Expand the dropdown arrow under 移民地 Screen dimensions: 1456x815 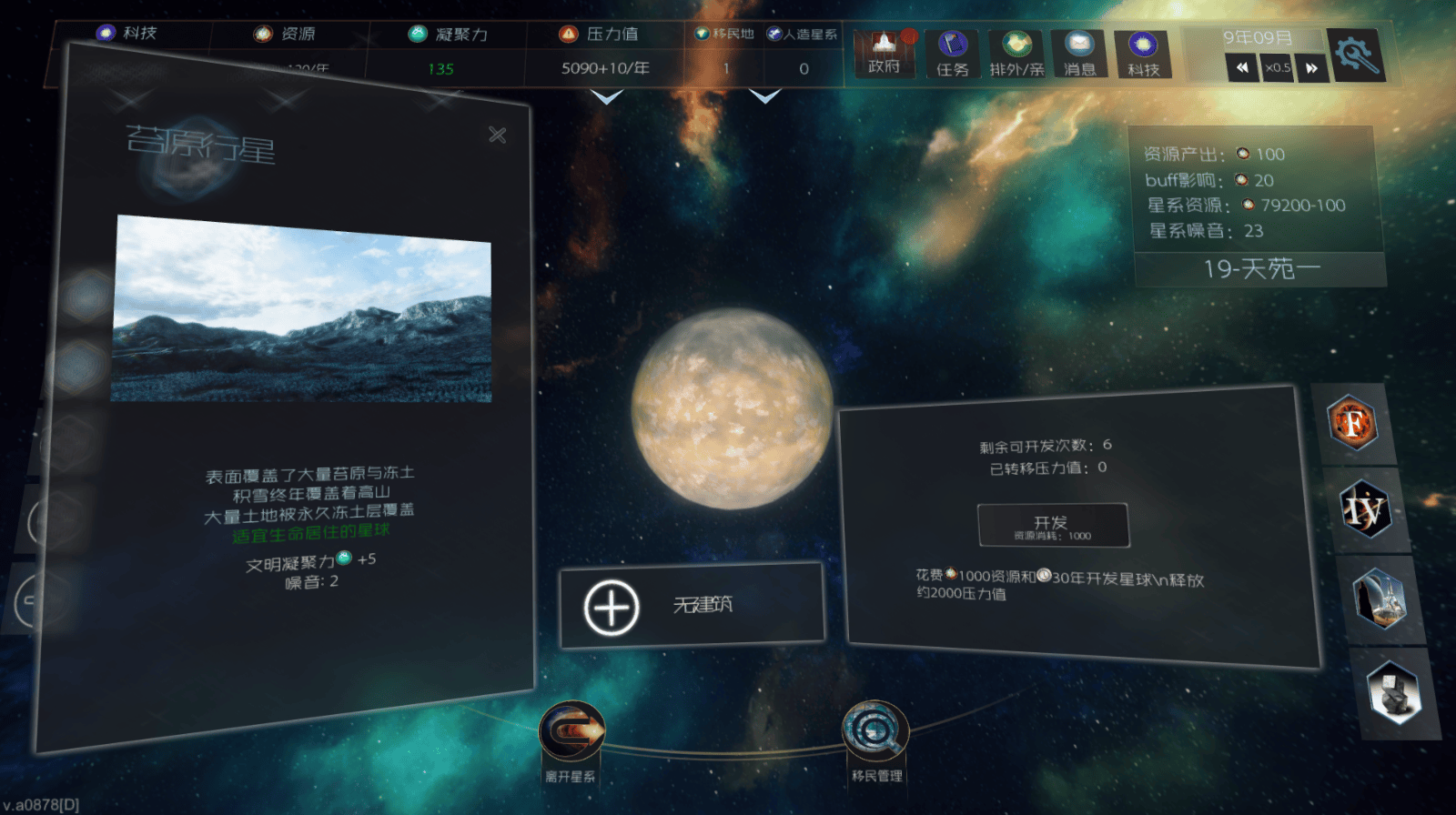click(x=764, y=96)
